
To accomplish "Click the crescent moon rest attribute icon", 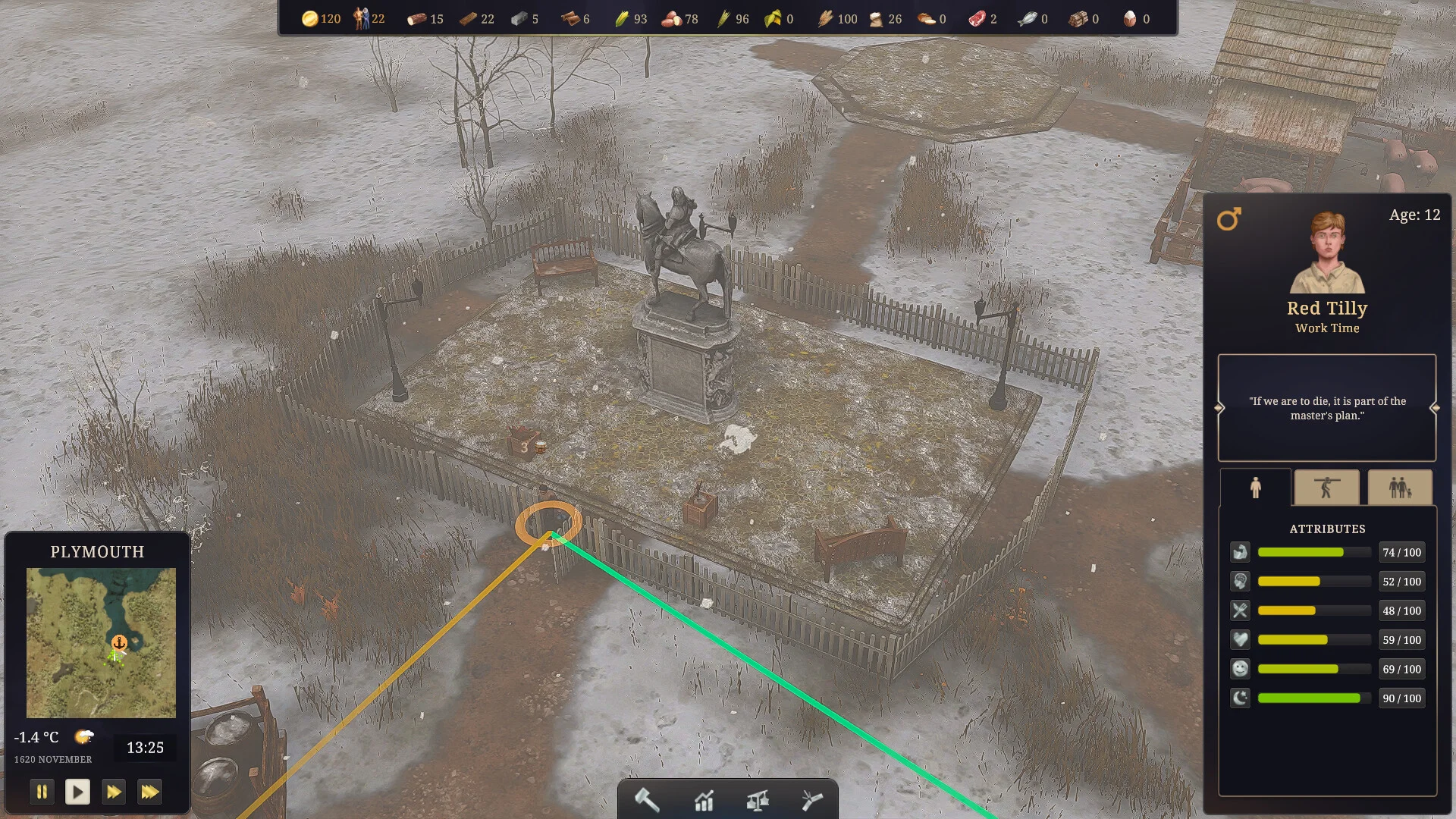I will (1240, 698).
